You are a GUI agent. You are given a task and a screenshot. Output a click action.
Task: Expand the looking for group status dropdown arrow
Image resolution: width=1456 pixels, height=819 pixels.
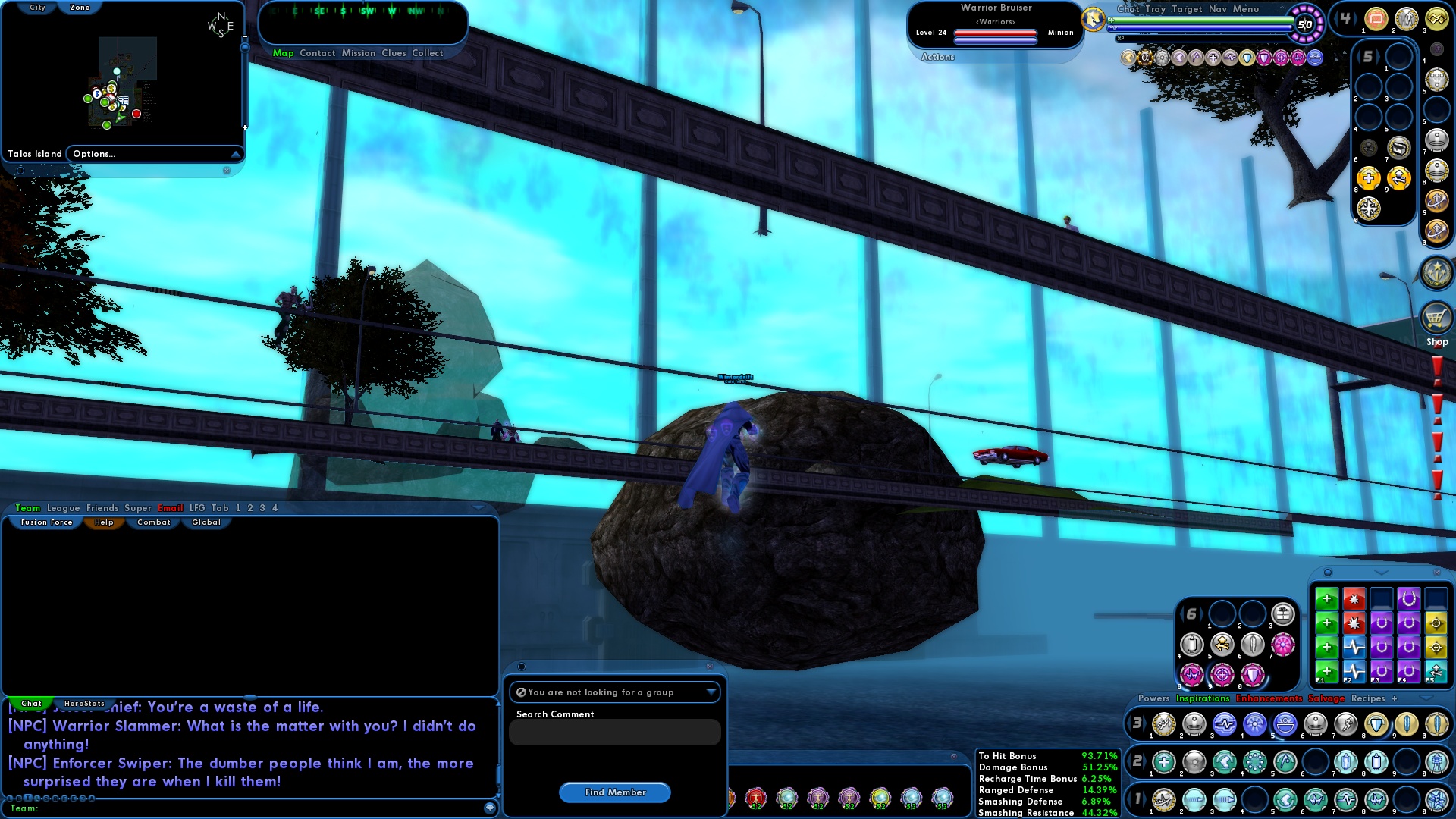point(711,692)
